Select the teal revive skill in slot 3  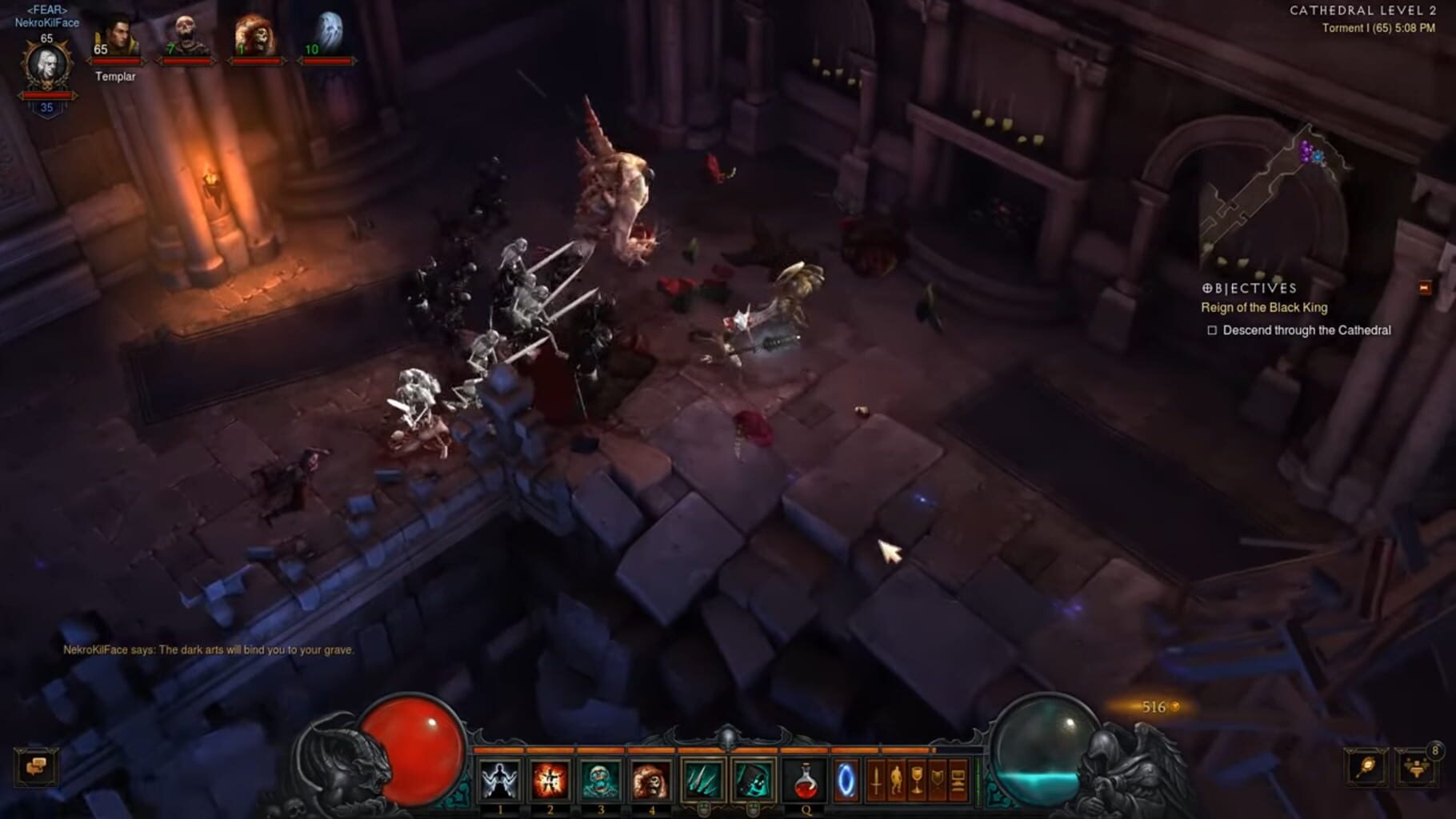[602, 780]
